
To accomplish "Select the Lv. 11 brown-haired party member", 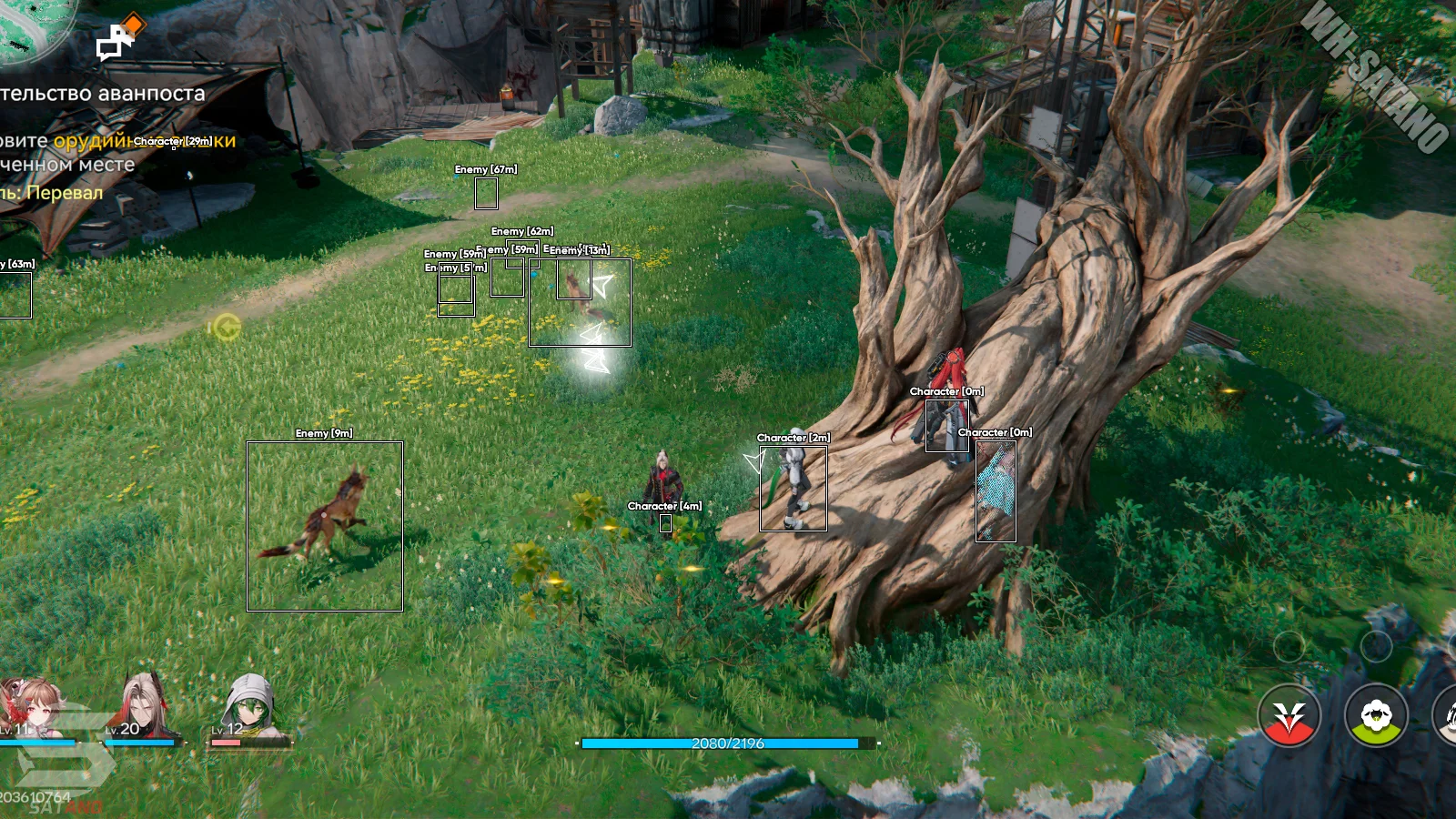I will (x=32, y=707).
